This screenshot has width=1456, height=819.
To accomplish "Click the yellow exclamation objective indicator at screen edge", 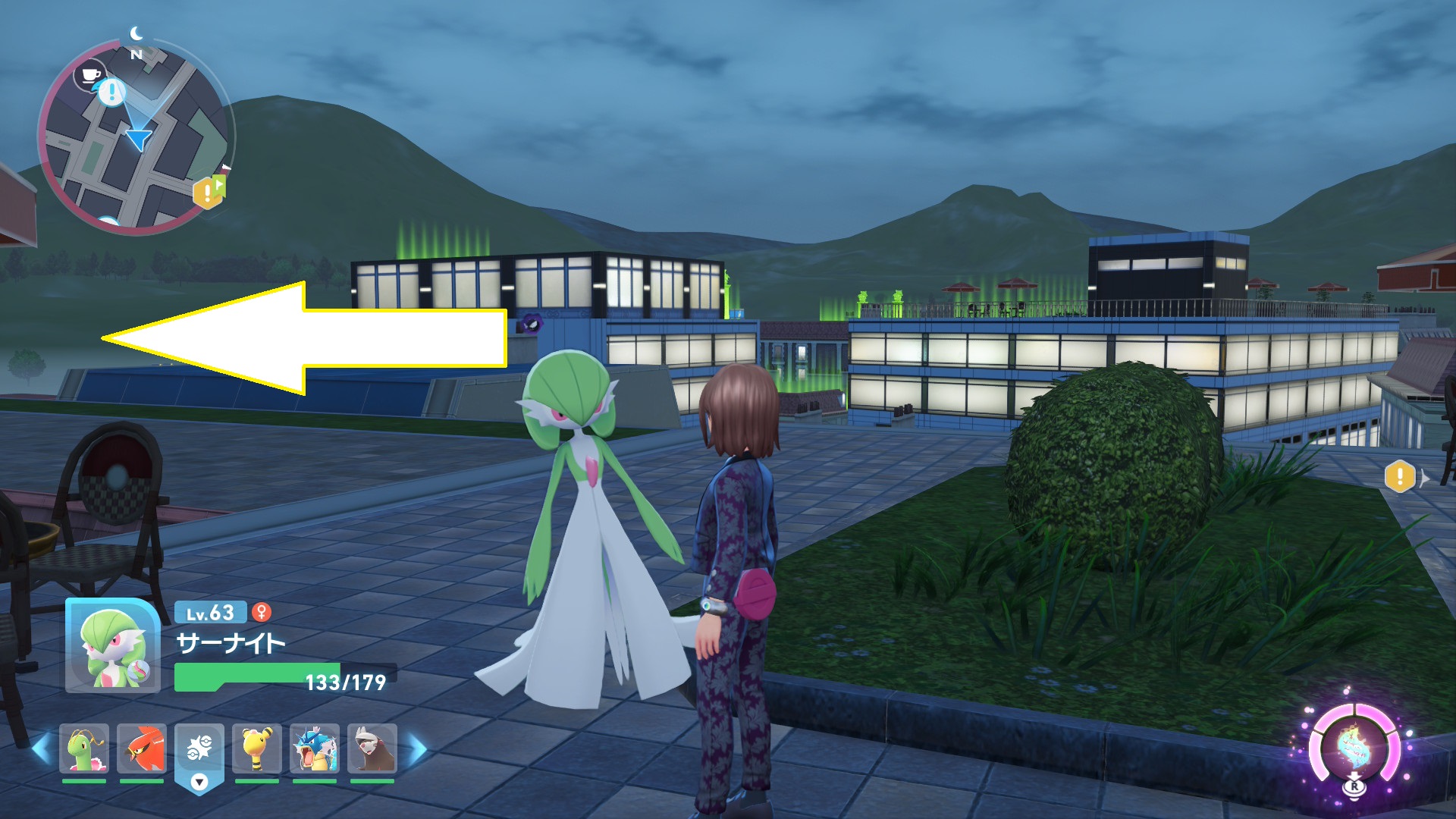I will [x=1400, y=477].
